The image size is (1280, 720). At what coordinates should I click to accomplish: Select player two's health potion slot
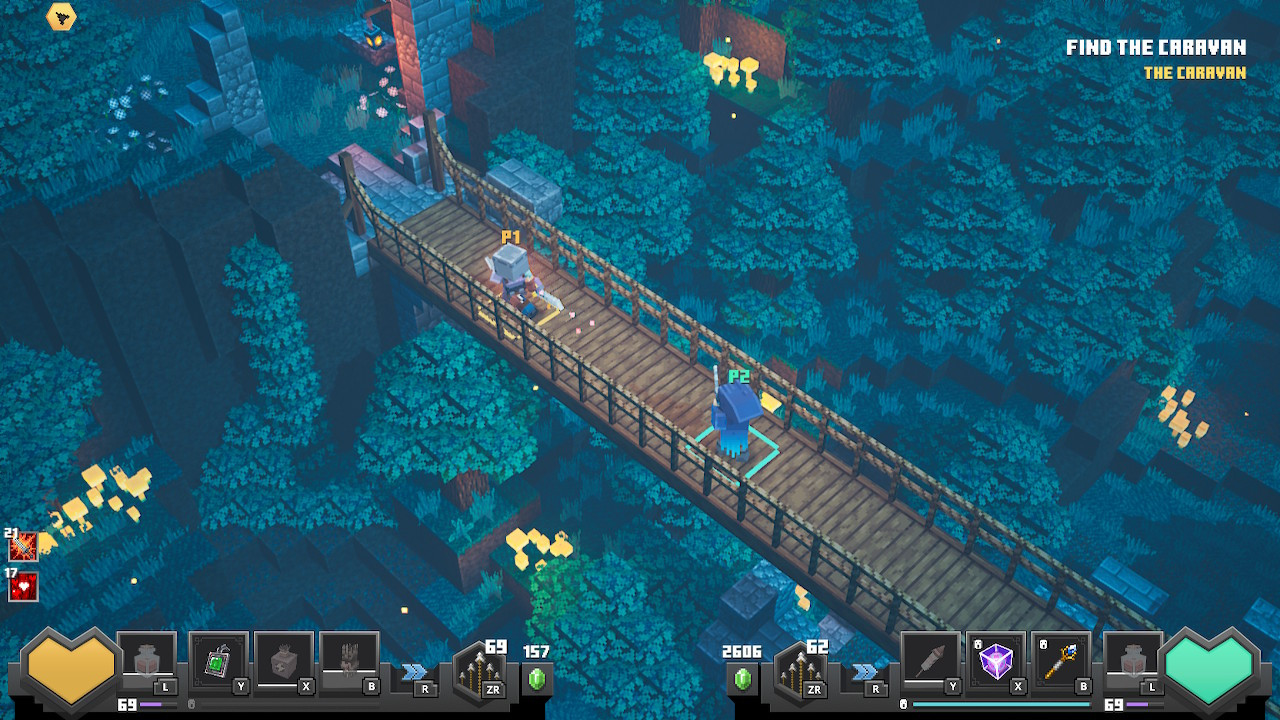pyautogui.click(x=1133, y=661)
